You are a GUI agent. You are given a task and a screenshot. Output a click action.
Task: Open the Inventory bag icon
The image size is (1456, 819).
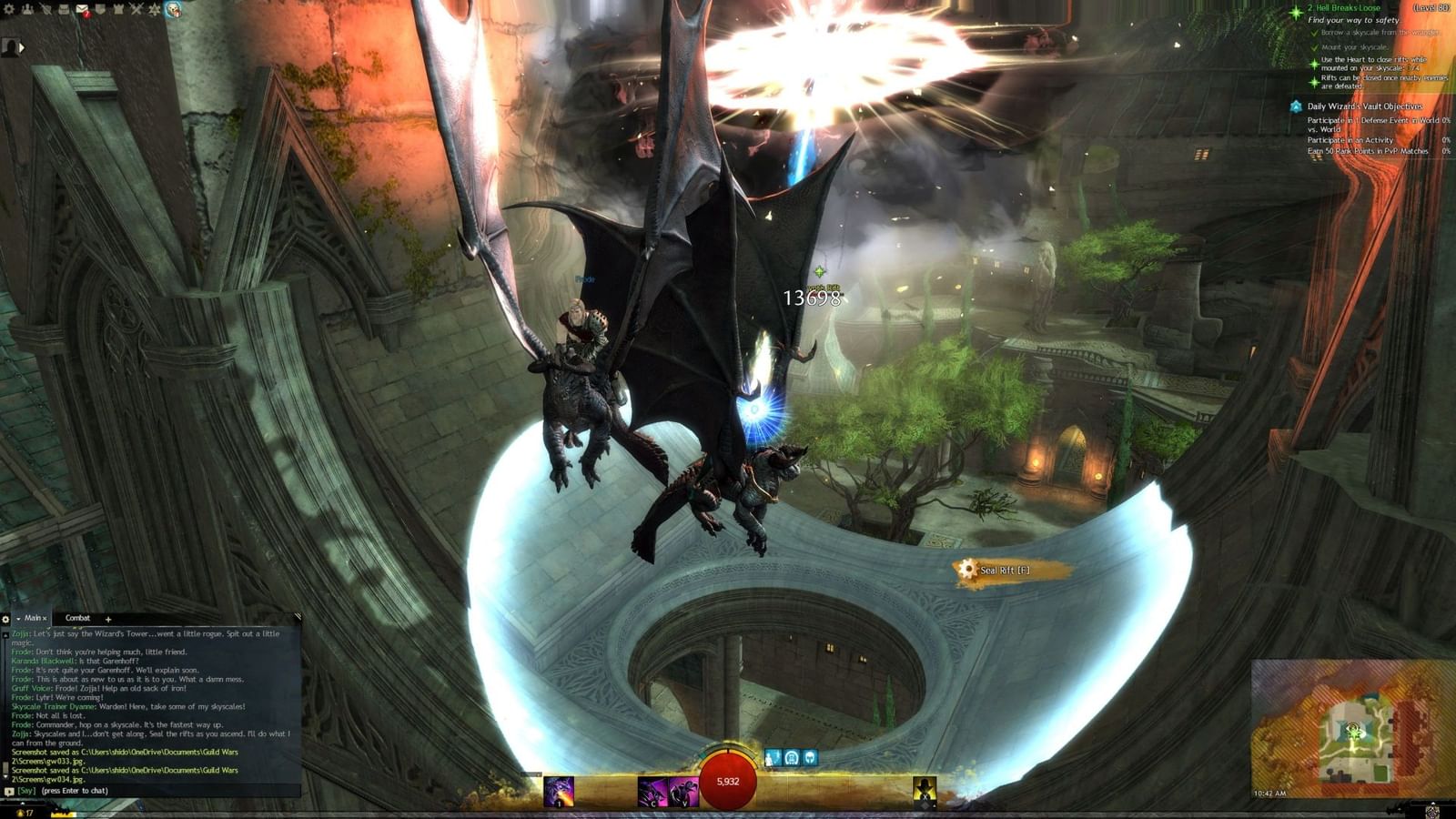(64, 10)
